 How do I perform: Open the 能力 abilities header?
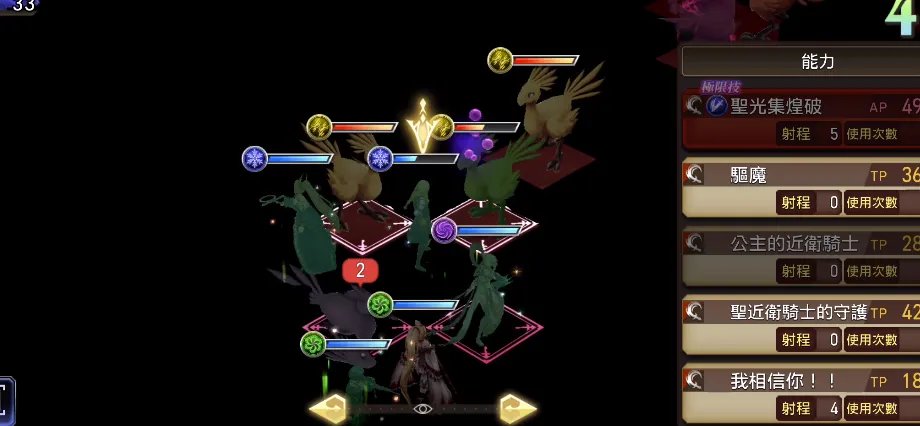point(800,62)
